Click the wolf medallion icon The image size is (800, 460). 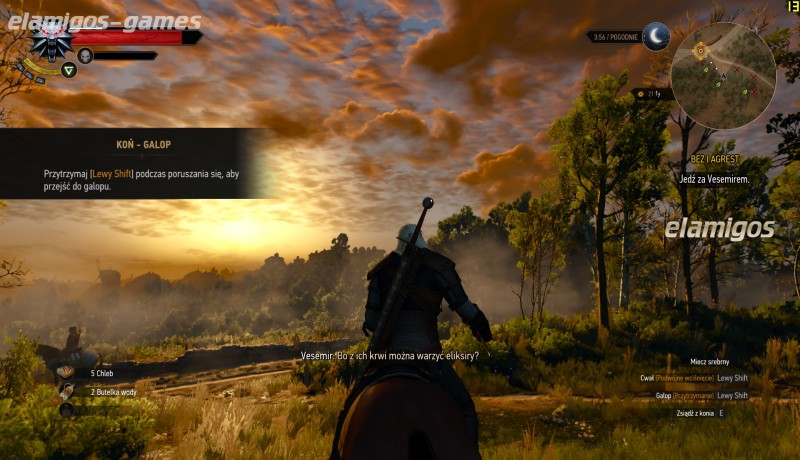click(50, 41)
